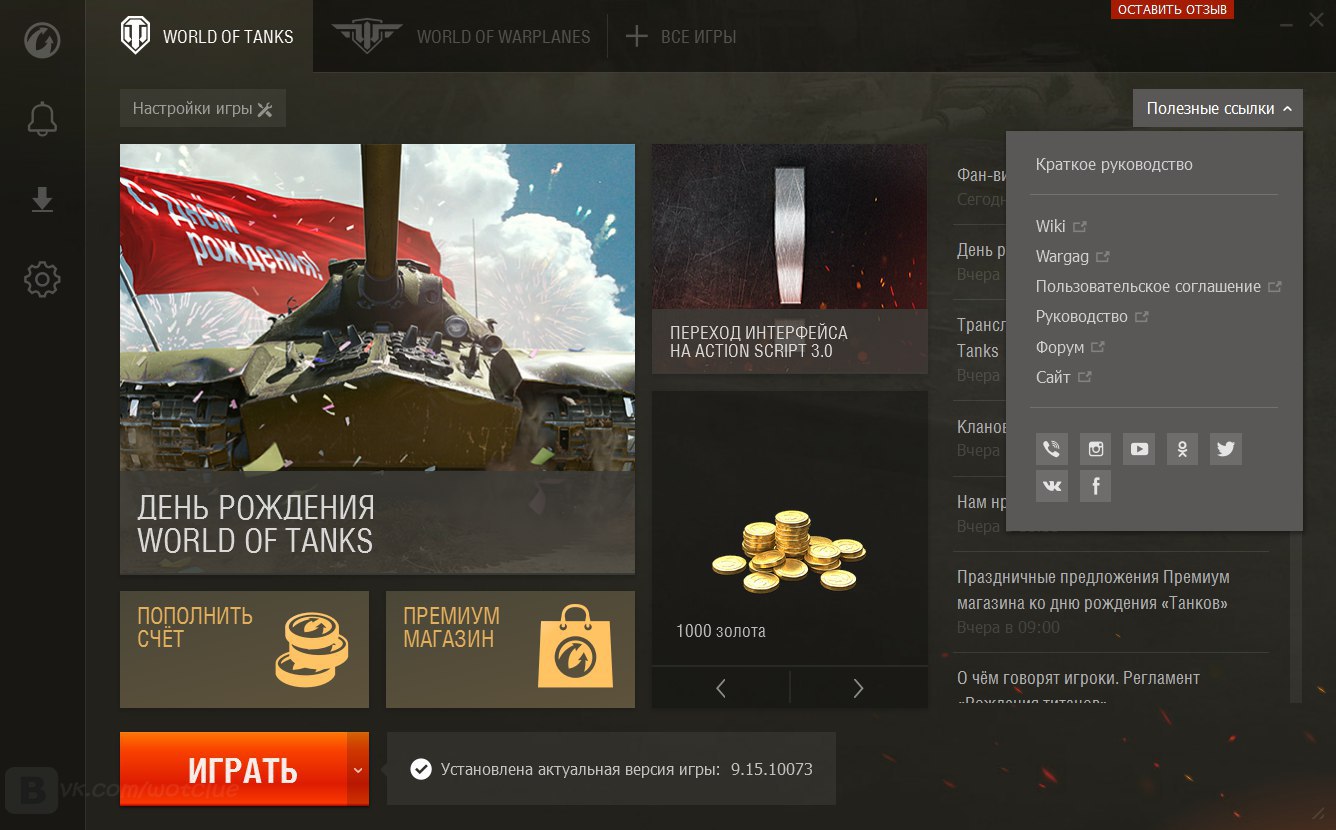Open launcher settings gear in the sidebar
This screenshot has width=1336, height=830.
point(42,279)
